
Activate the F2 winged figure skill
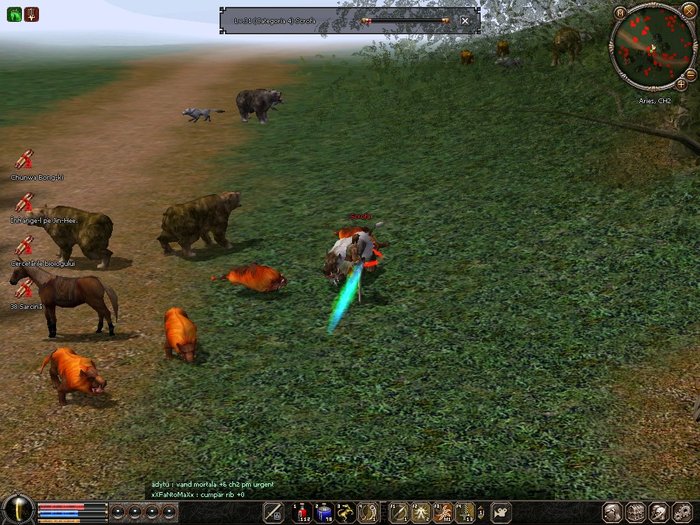[x=419, y=513]
